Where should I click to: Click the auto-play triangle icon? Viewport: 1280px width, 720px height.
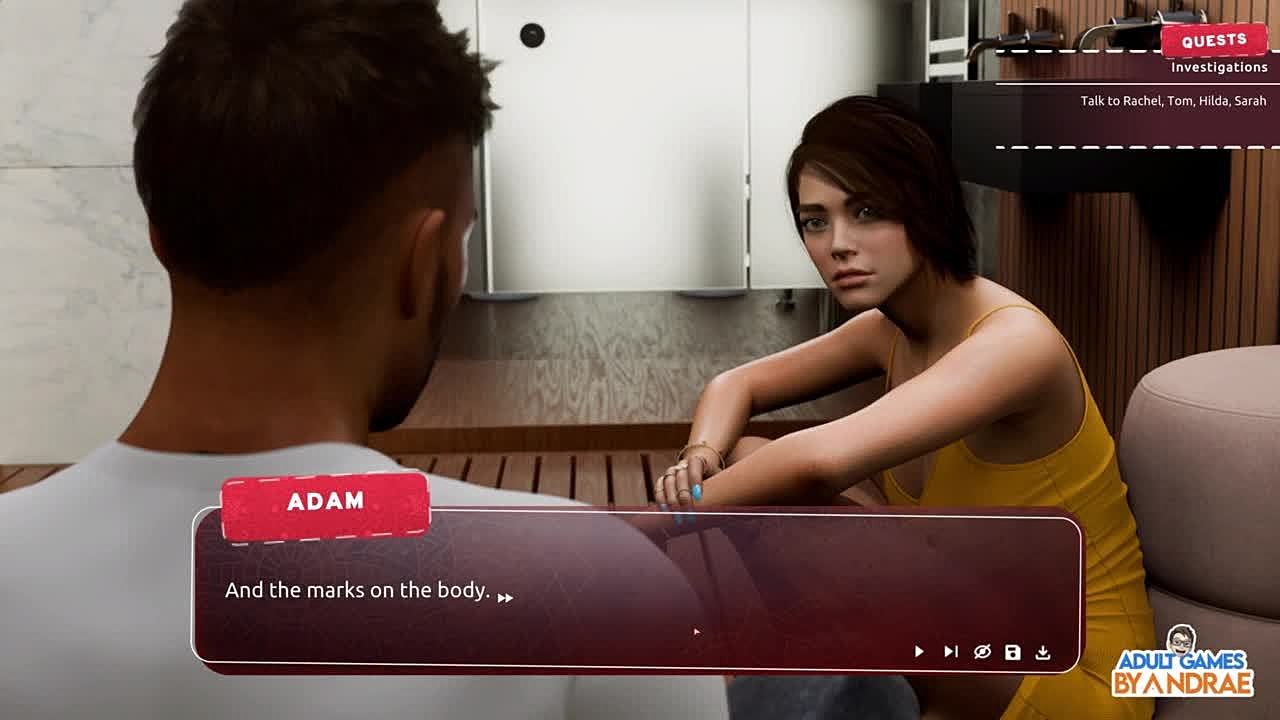[919, 652]
